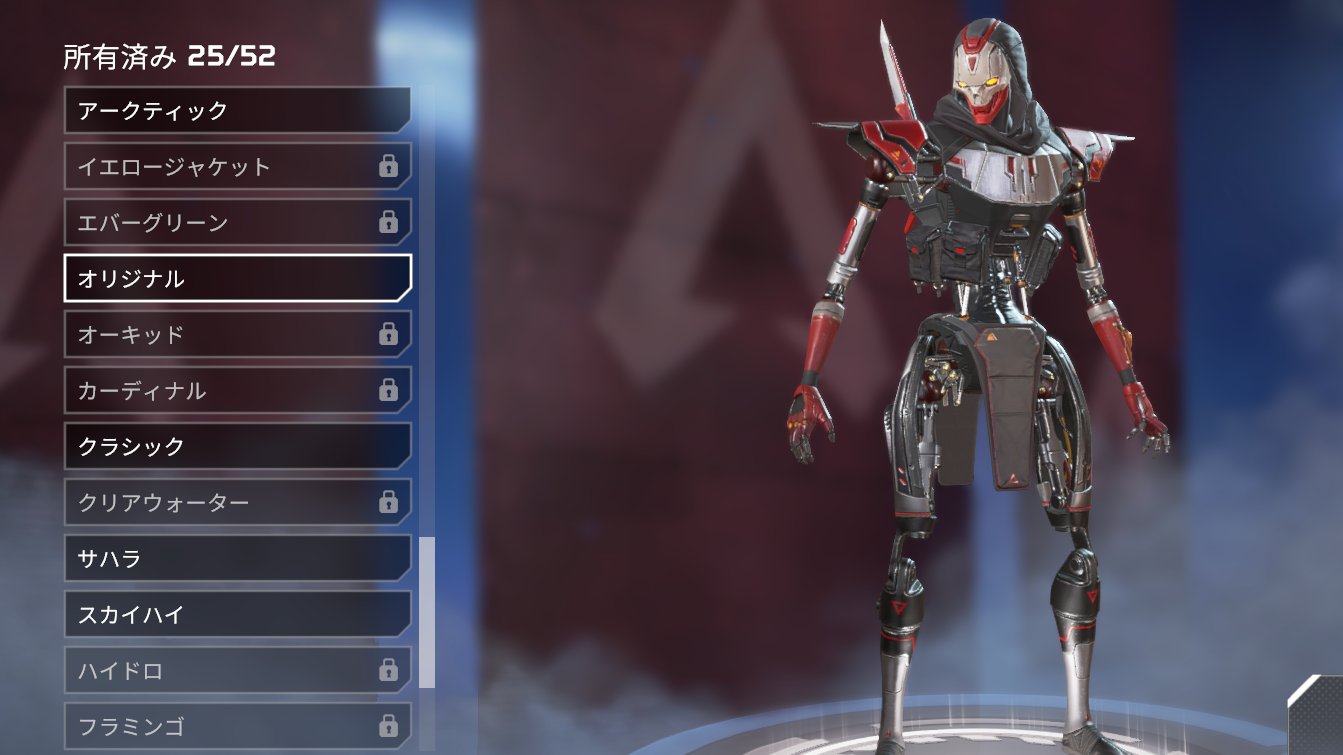Select the アークティック skin
The image size is (1343, 755).
pyautogui.click(x=237, y=110)
